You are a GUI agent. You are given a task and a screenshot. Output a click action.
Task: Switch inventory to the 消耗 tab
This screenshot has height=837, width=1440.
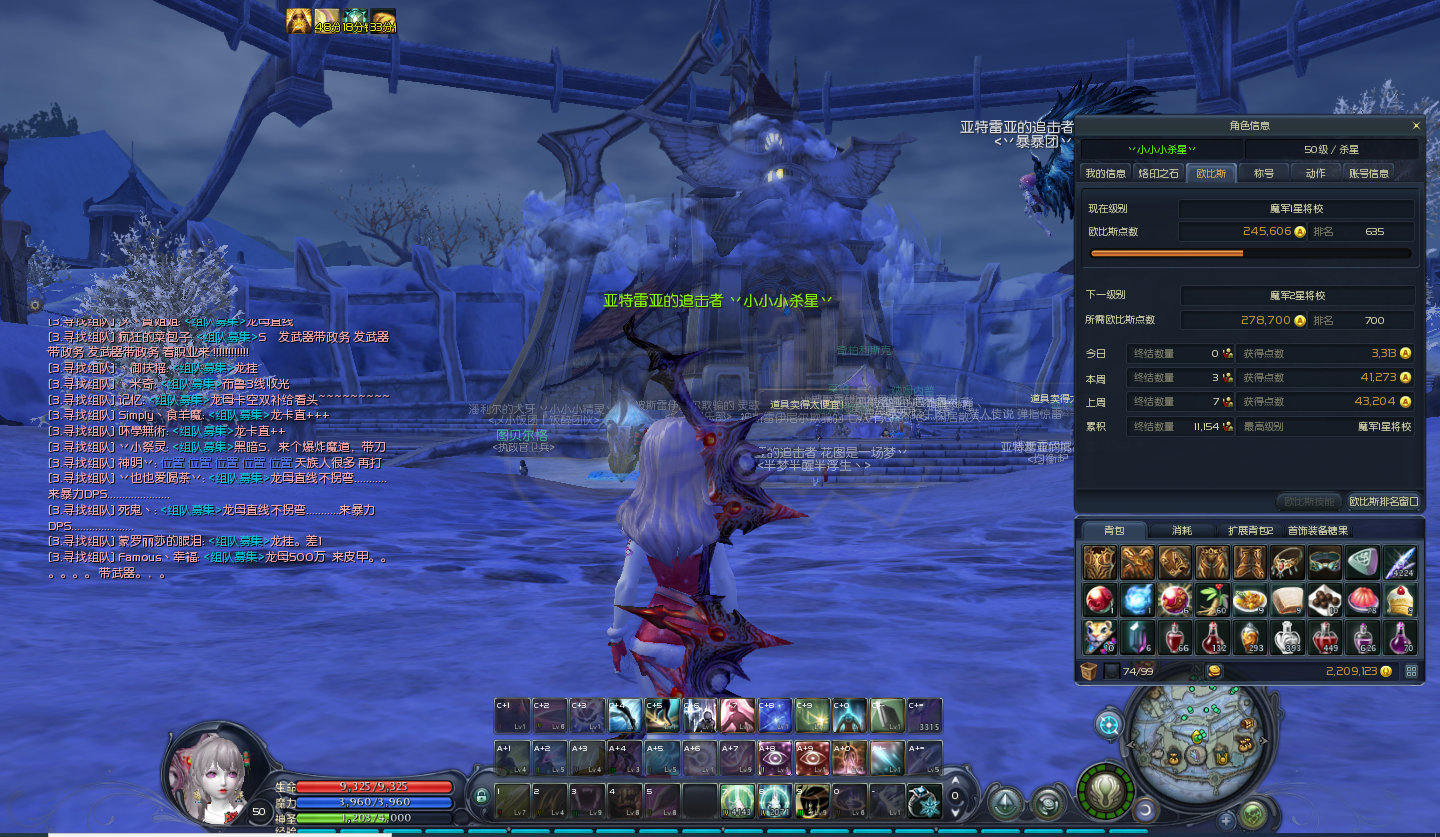[1181, 530]
